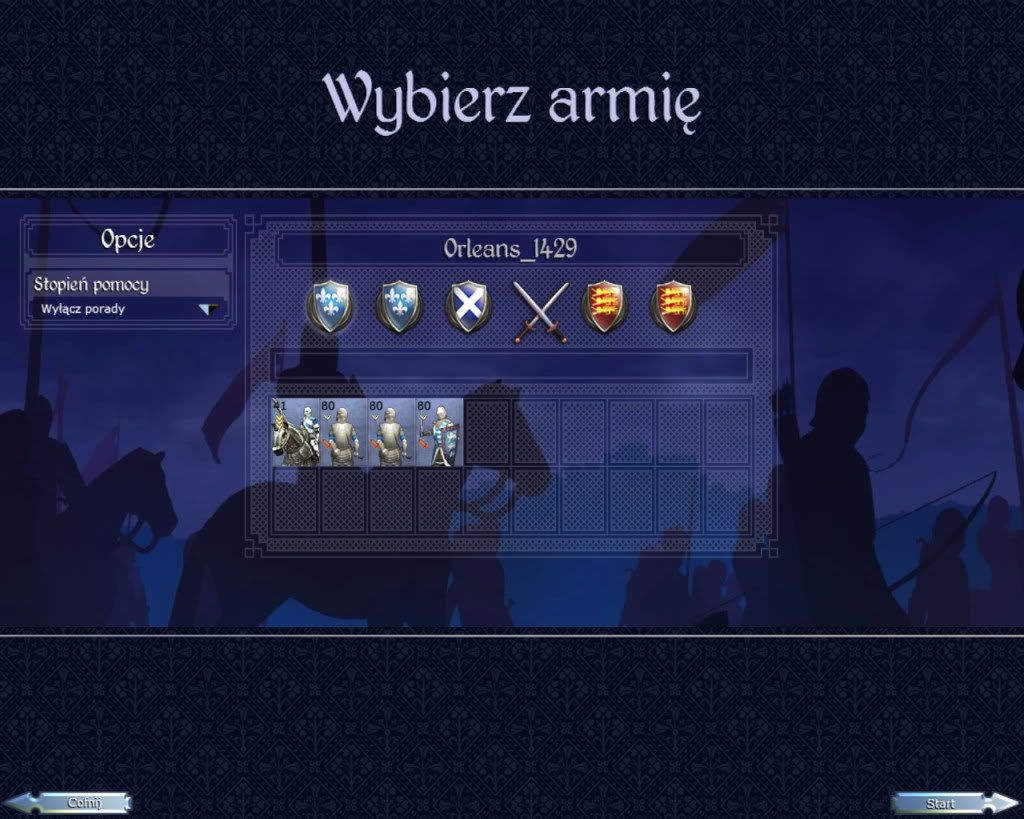The height and width of the screenshot is (819, 1024).
Task: Open the Stopień pomocy dropdown
Action: (128, 309)
